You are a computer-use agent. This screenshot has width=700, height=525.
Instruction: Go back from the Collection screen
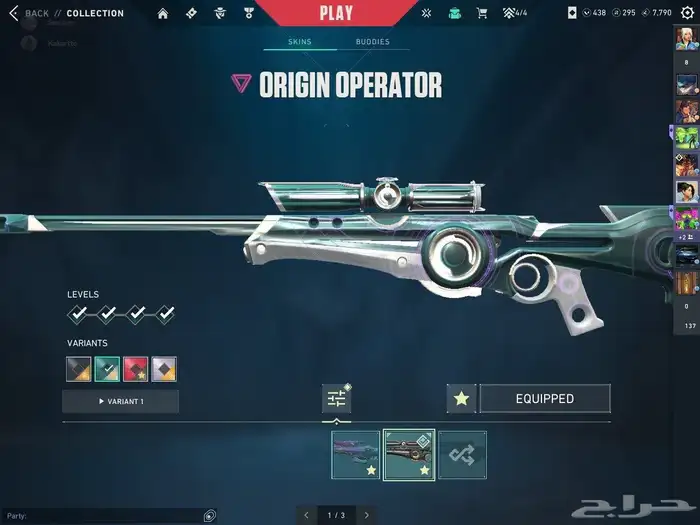(x=14, y=13)
